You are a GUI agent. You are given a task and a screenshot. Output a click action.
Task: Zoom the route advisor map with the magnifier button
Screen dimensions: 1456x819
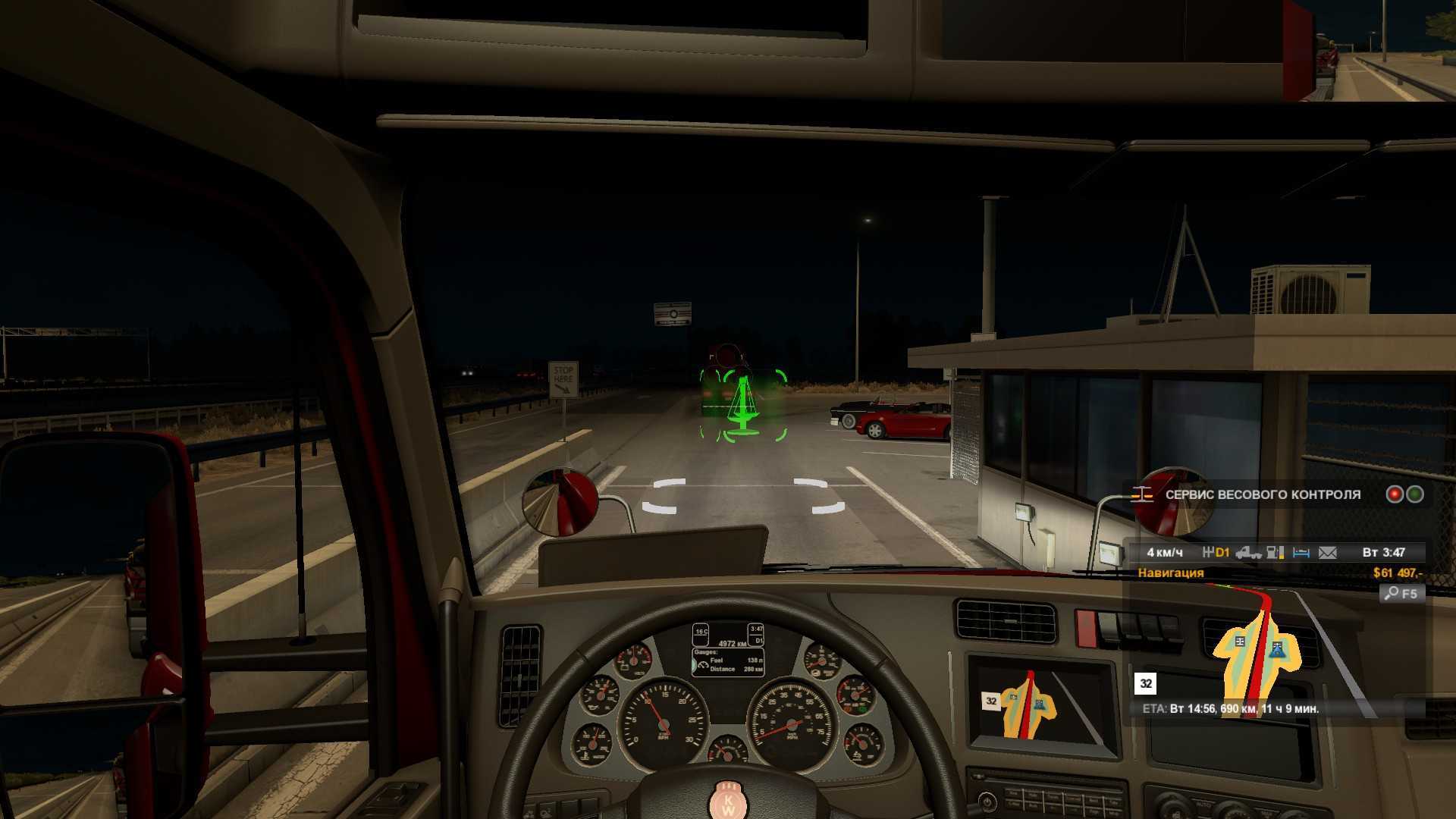point(1401,594)
